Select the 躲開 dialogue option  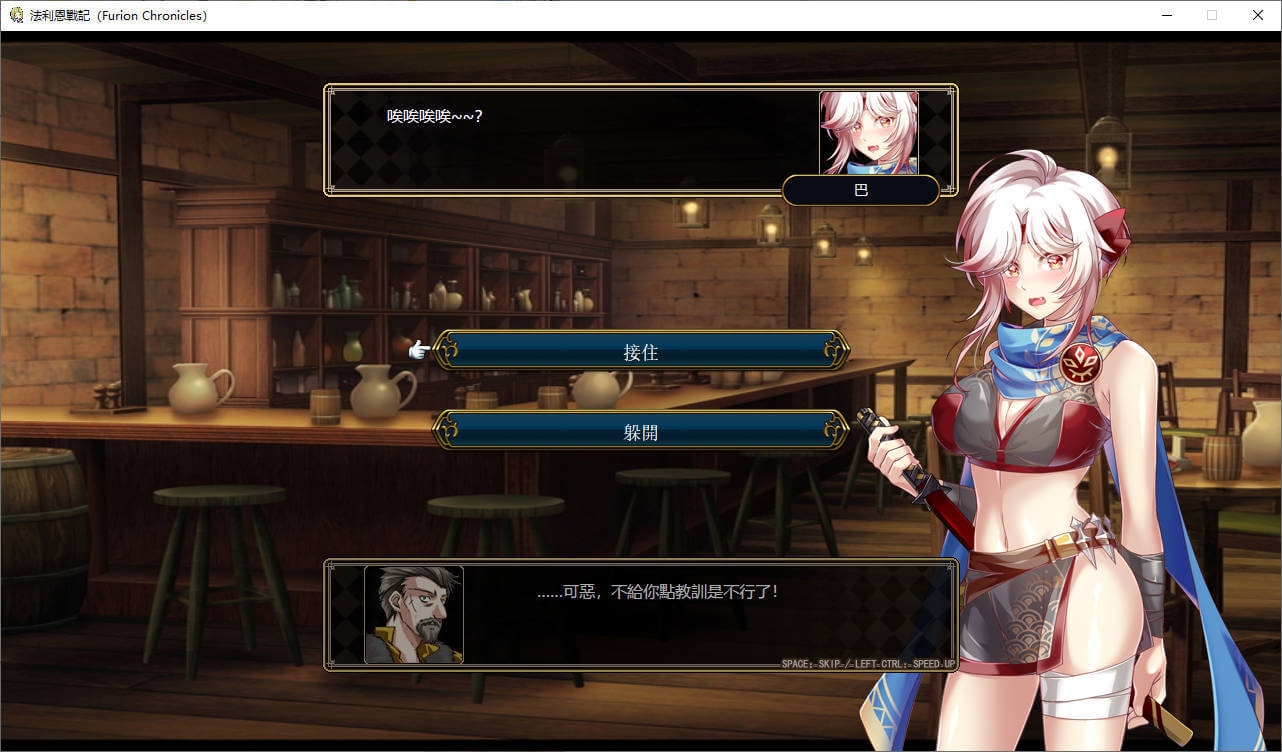[x=640, y=431]
